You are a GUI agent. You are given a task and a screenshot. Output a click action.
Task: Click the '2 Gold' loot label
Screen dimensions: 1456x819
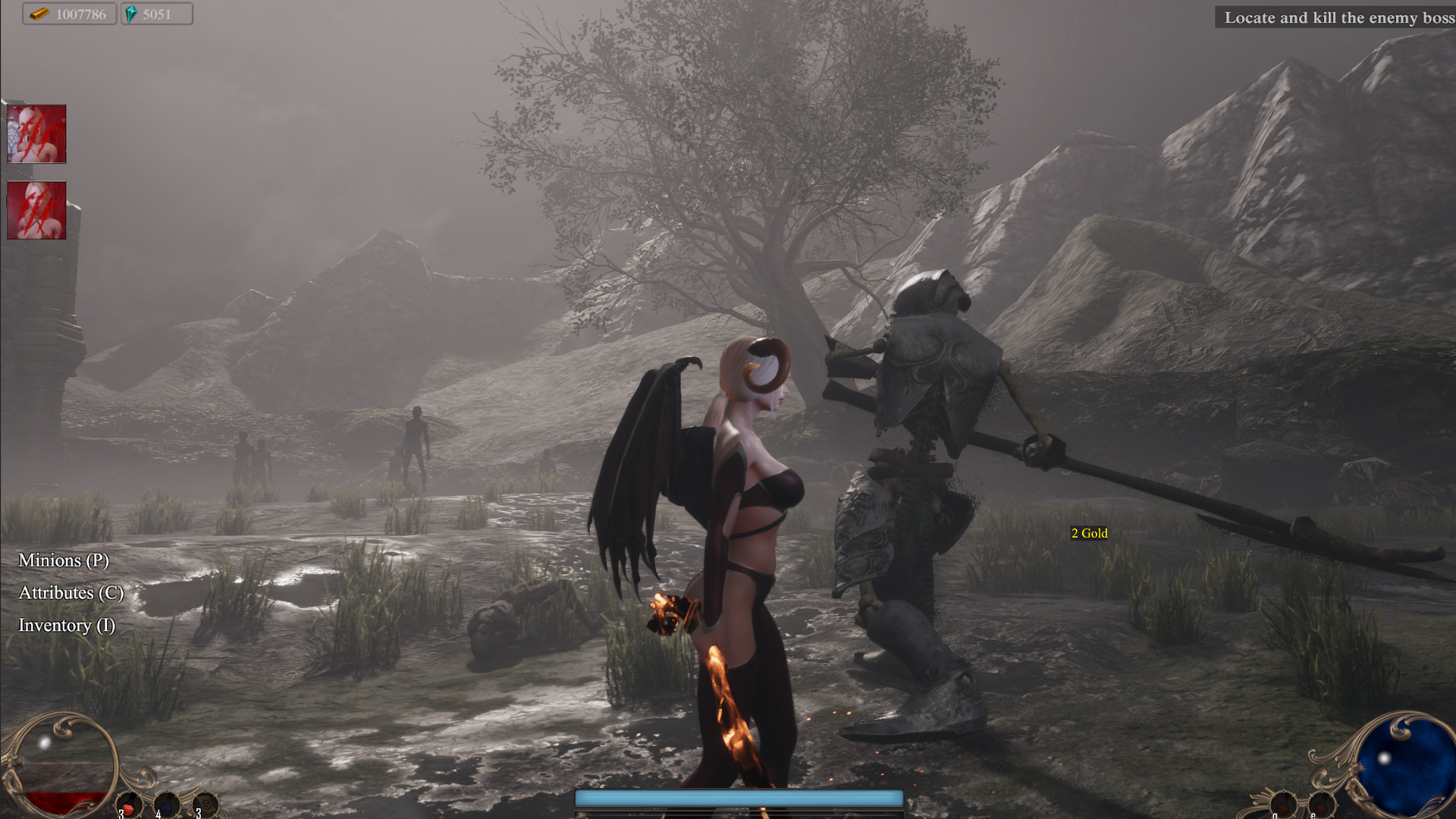click(1089, 533)
